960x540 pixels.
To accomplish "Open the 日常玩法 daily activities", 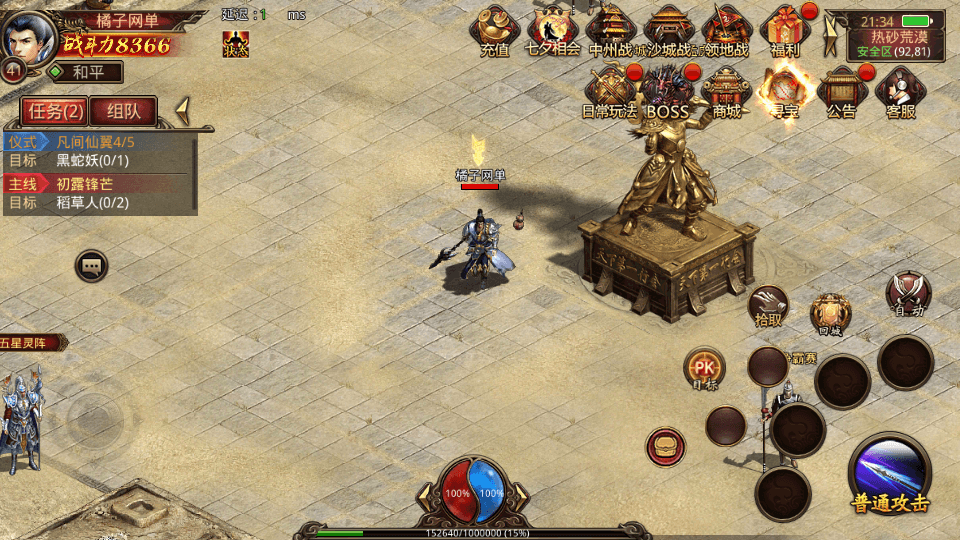I will click(610, 90).
